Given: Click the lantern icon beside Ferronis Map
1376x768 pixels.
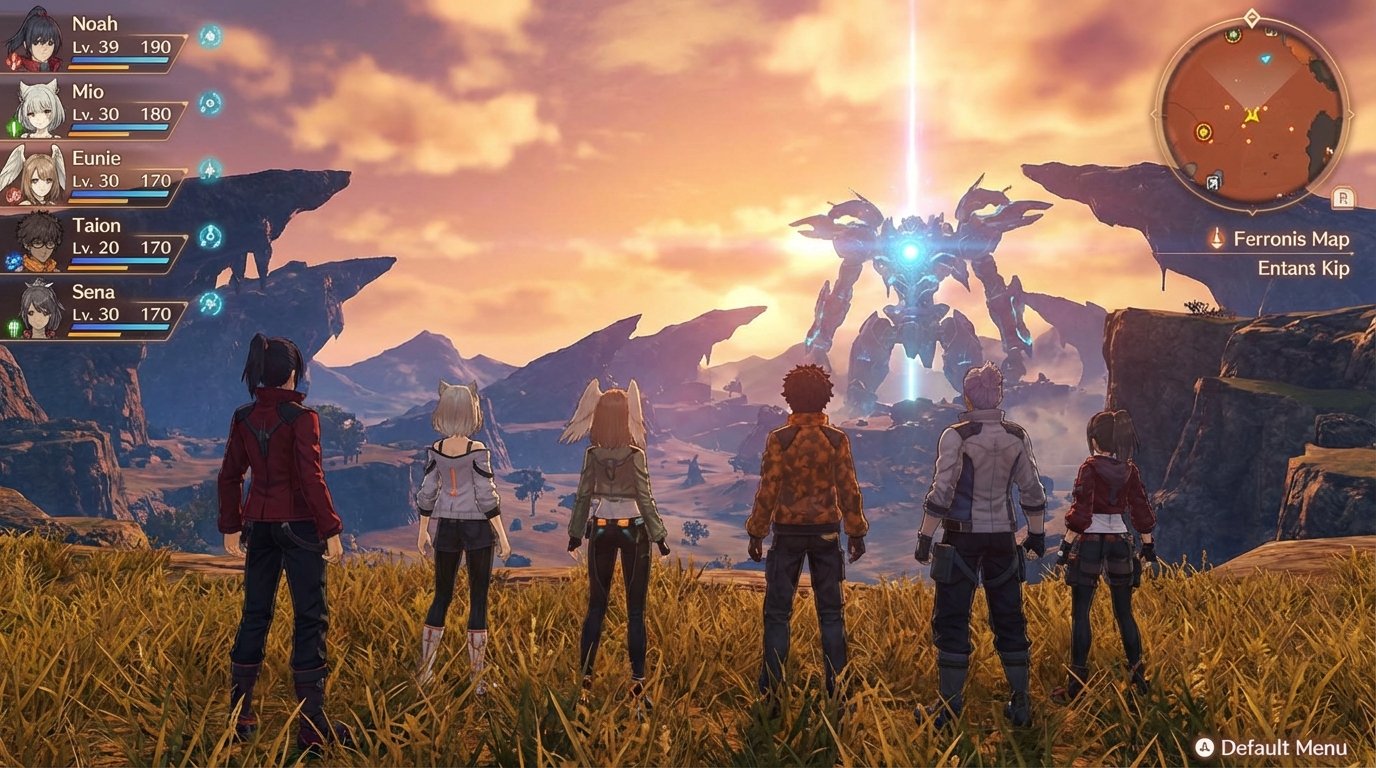Looking at the screenshot, I should pos(1217,238).
